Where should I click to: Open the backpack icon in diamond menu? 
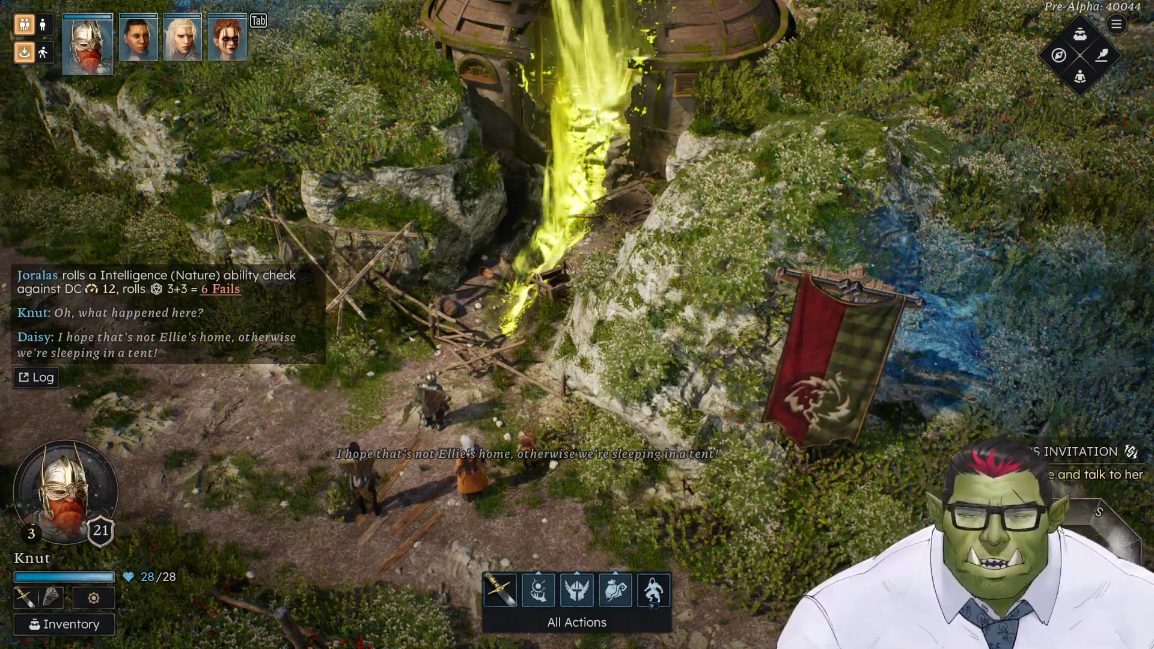tap(1080, 34)
